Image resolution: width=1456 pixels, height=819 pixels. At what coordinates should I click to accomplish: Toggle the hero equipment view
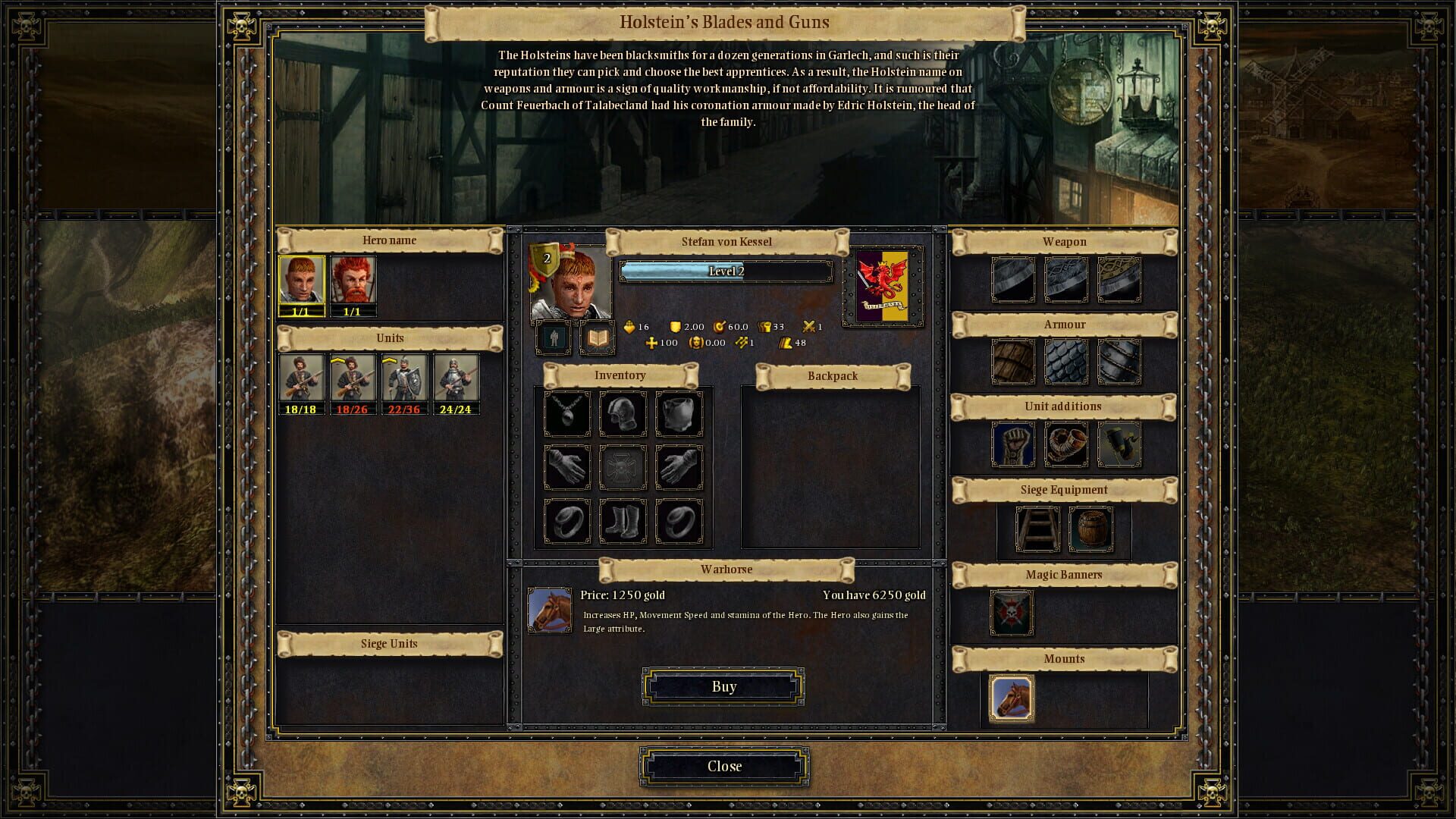tap(552, 337)
